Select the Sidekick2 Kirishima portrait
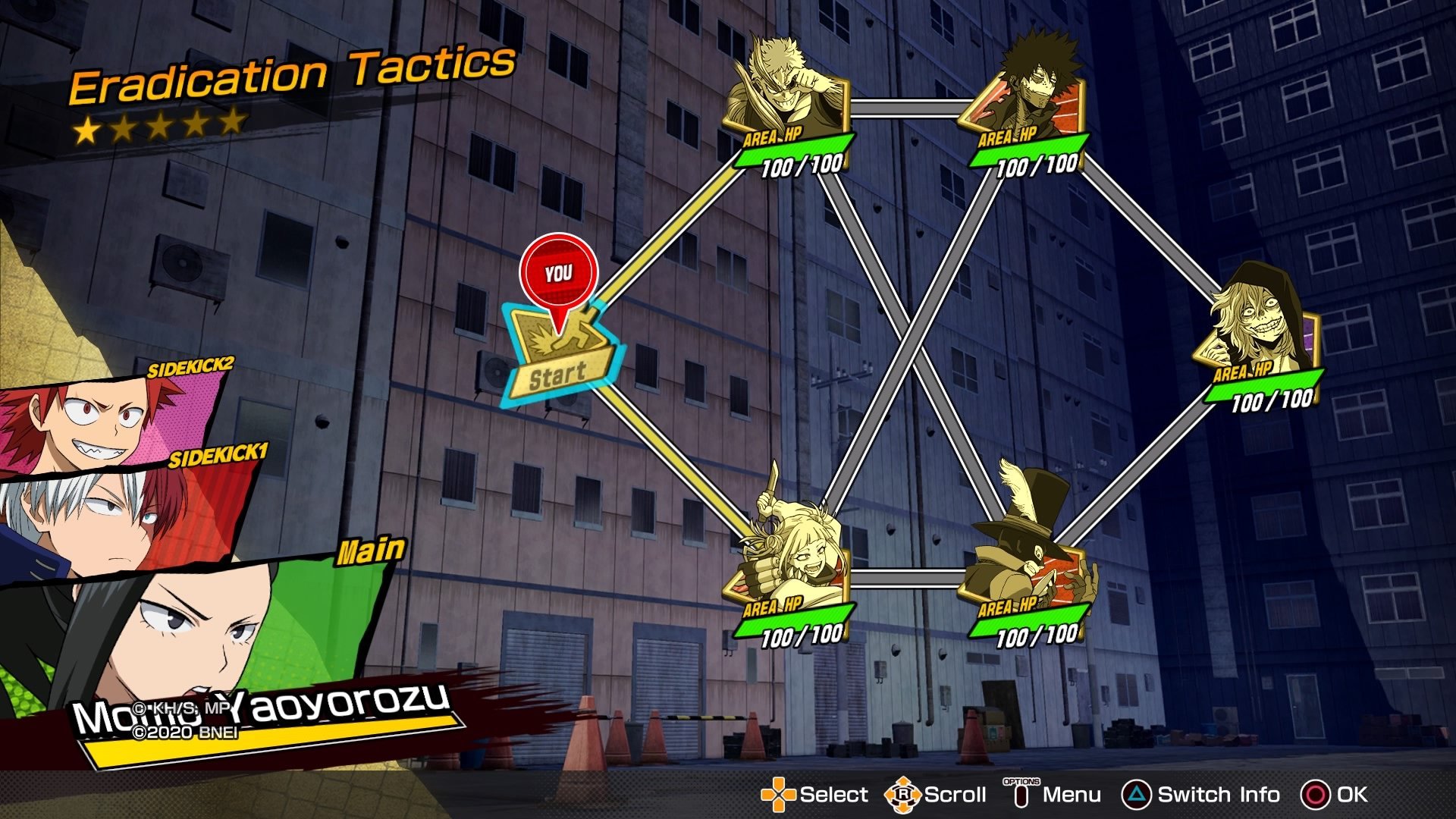The height and width of the screenshot is (819, 1456). tap(106, 421)
